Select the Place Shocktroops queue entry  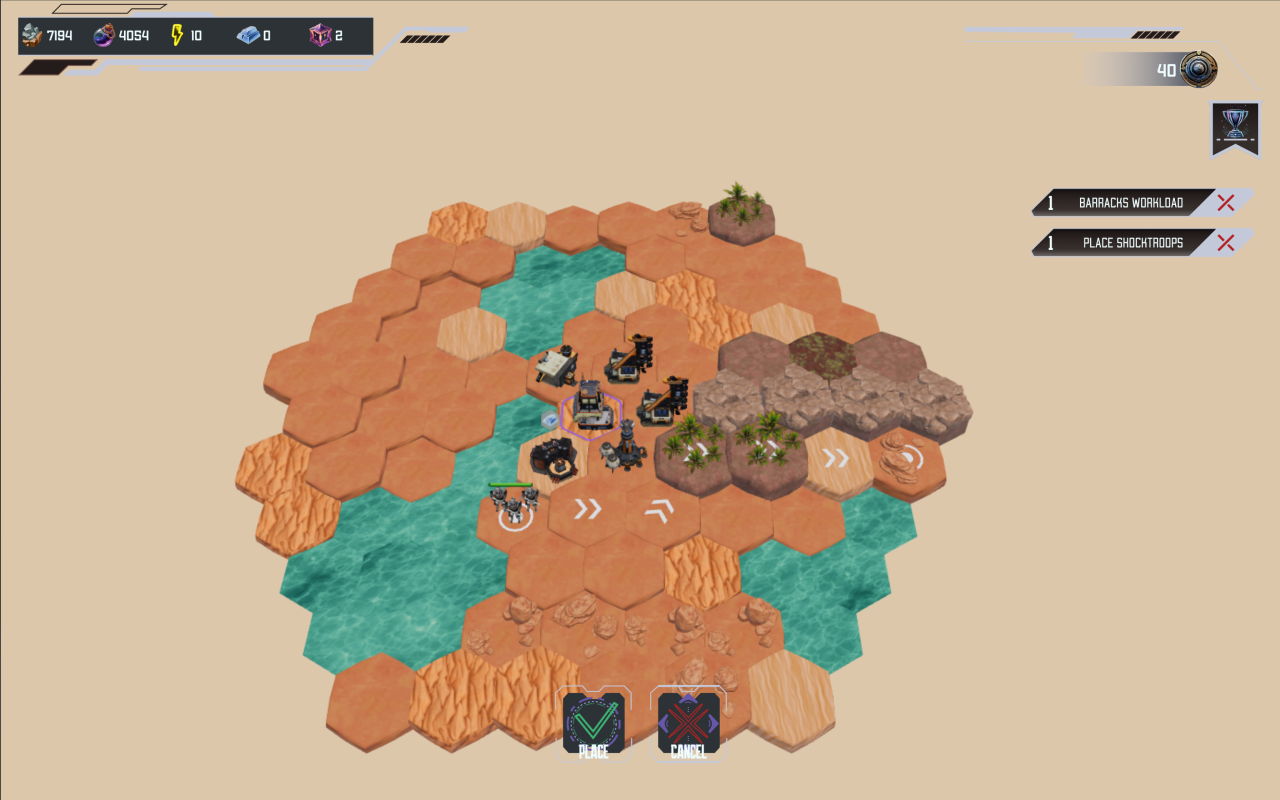(x=1130, y=243)
